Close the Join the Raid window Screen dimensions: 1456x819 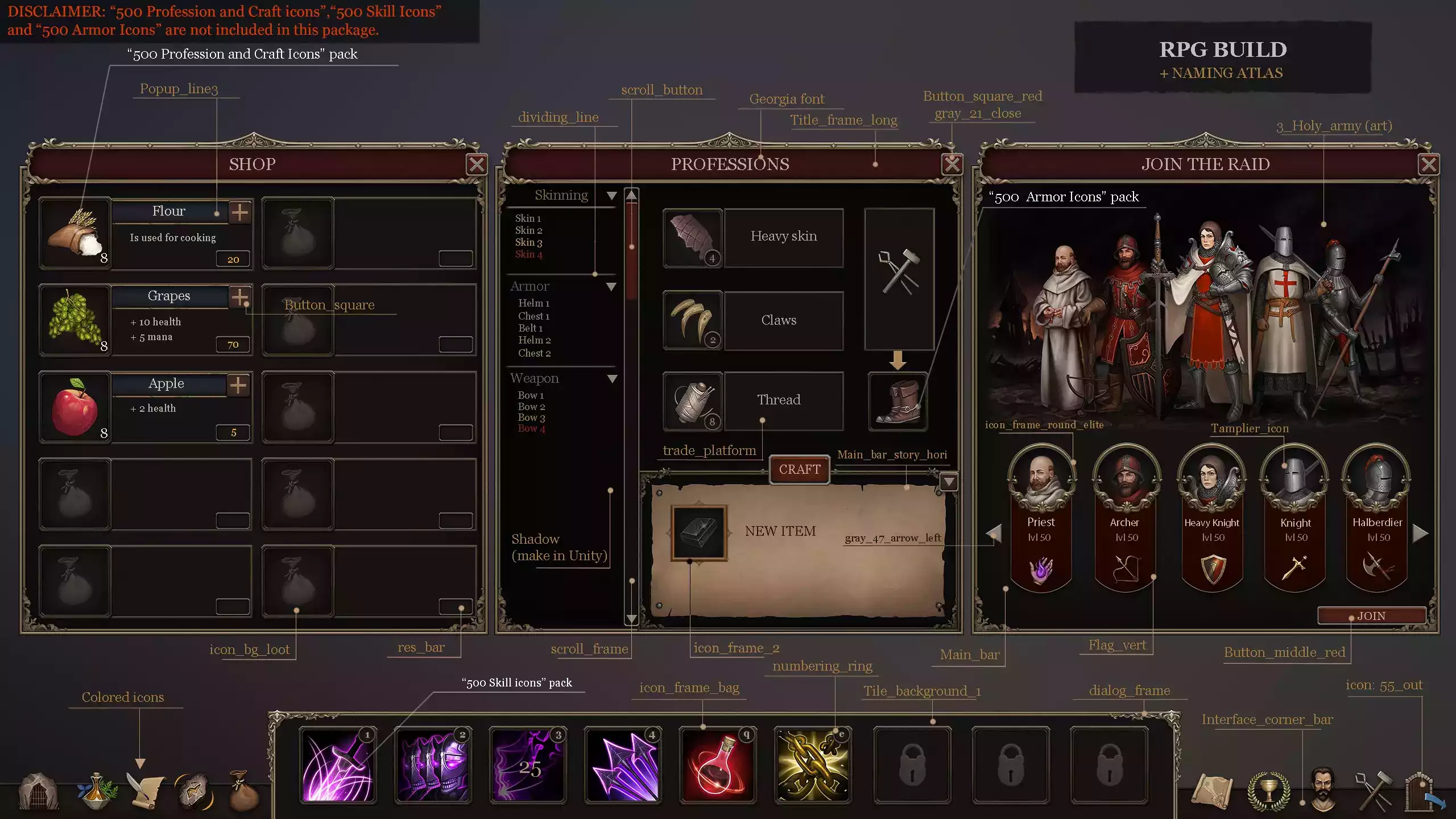point(1429,164)
